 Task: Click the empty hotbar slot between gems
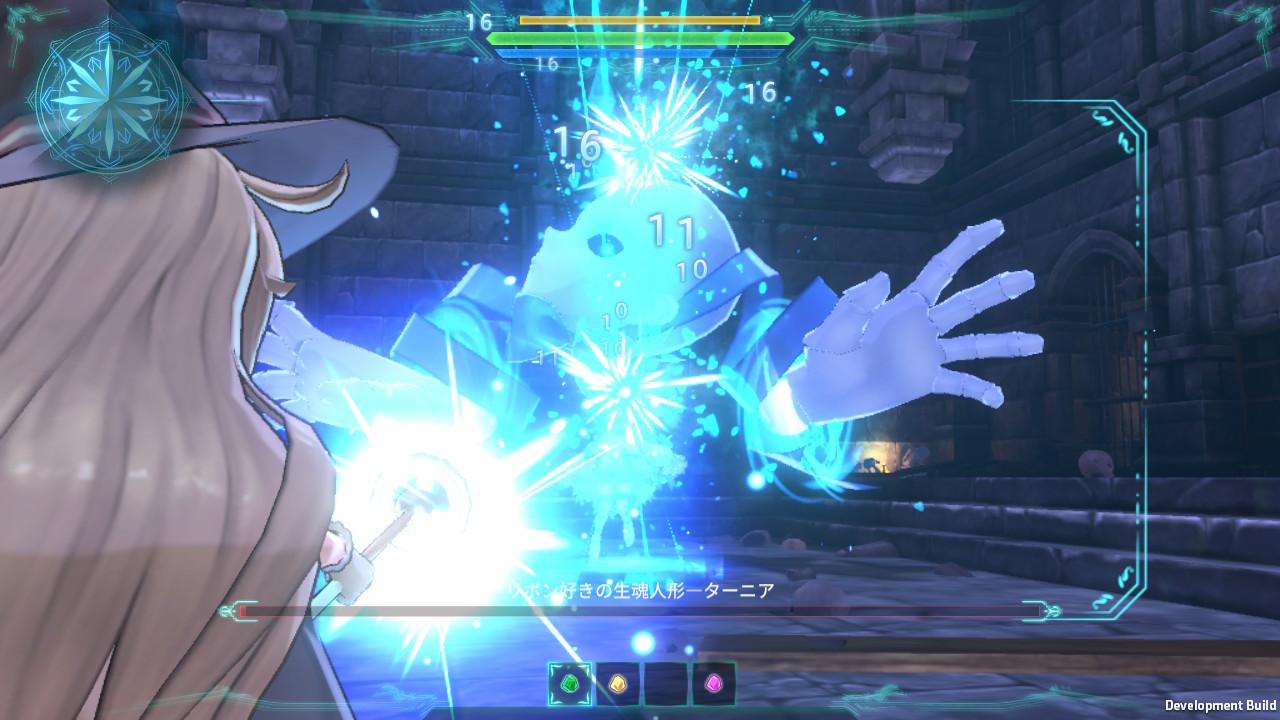coord(666,684)
